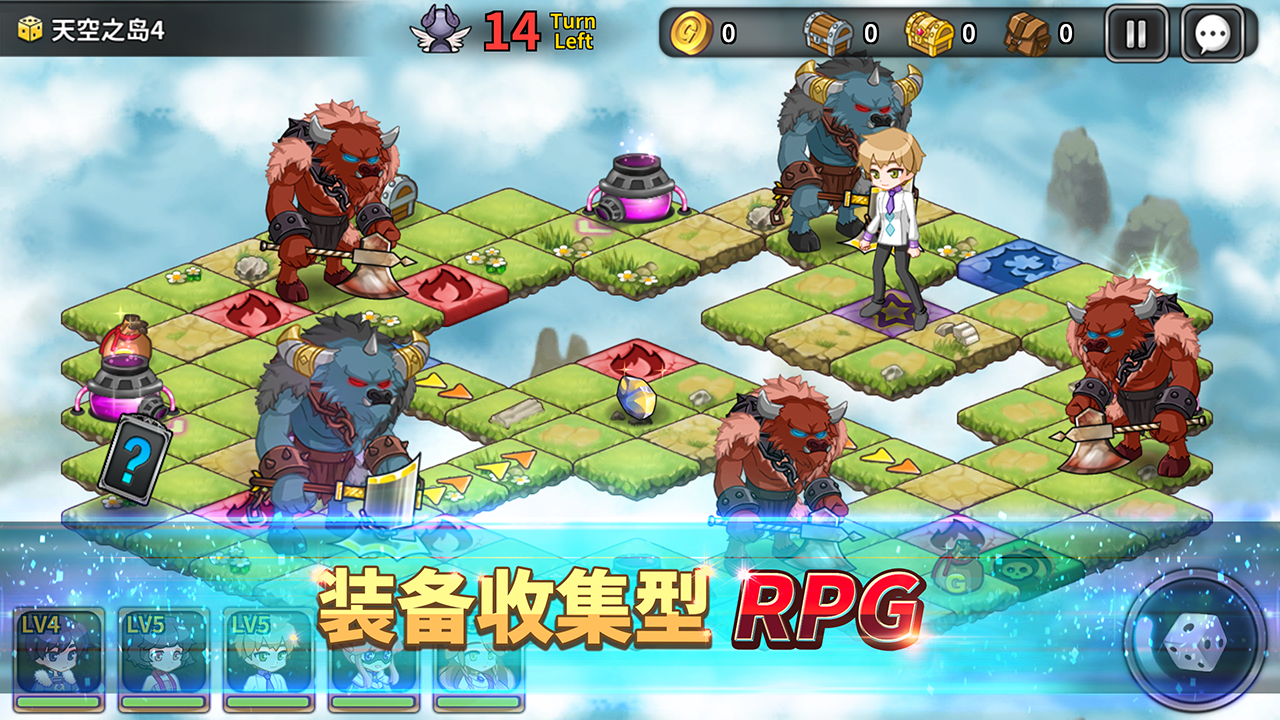The height and width of the screenshot is (720, 1280).
Task: Open the chat speech bubble
Action: (x=1213, y=31)
